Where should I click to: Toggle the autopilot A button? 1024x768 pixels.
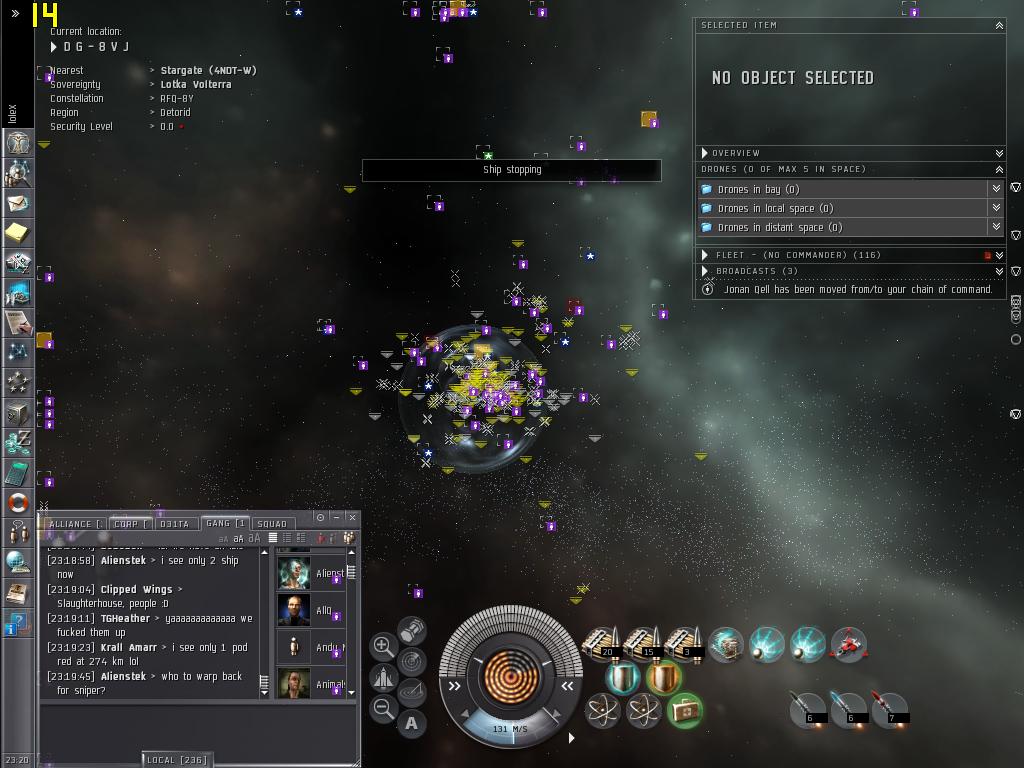tap(411, 722)
